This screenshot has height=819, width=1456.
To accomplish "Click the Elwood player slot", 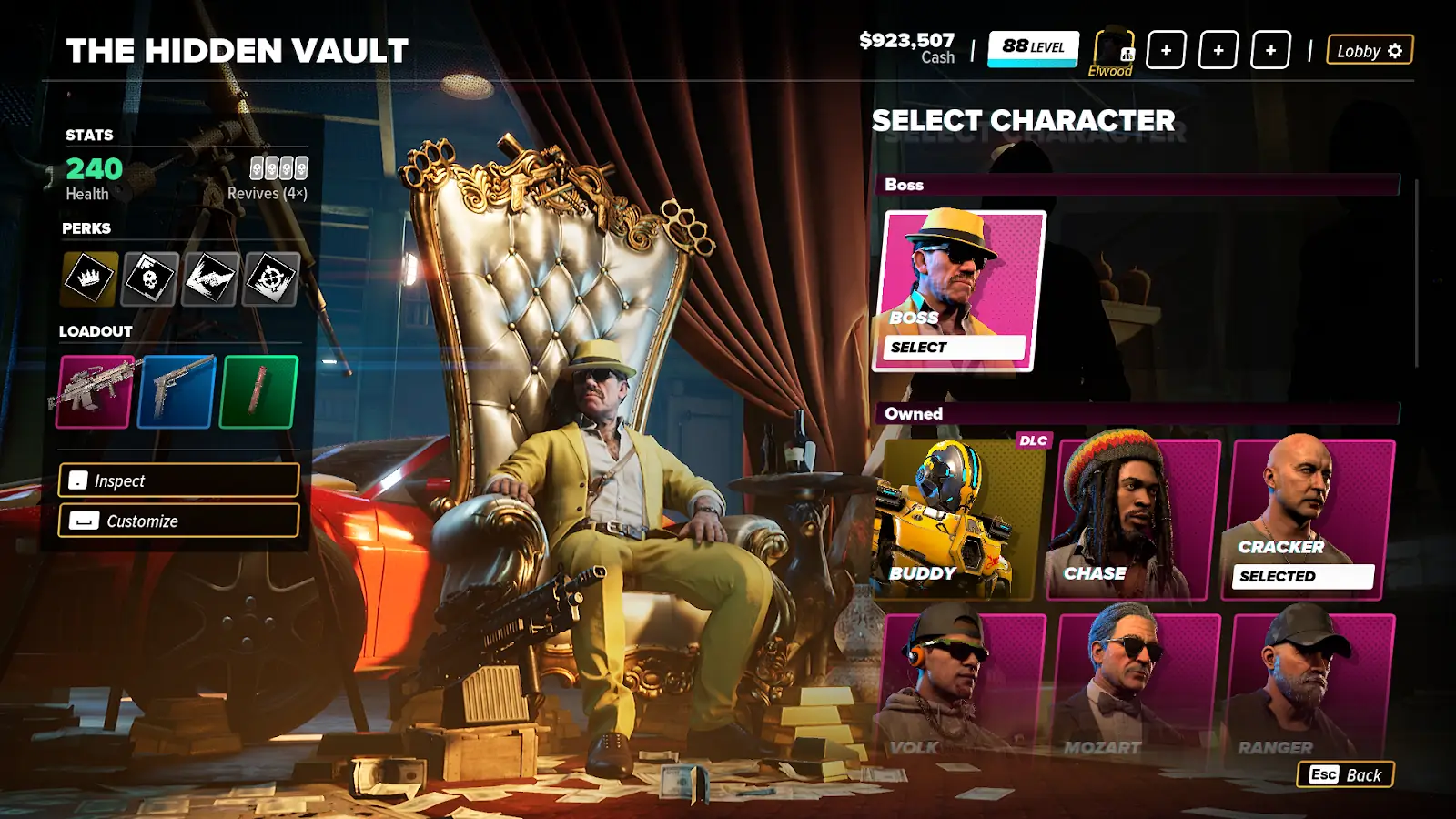I will point(1113,51).
